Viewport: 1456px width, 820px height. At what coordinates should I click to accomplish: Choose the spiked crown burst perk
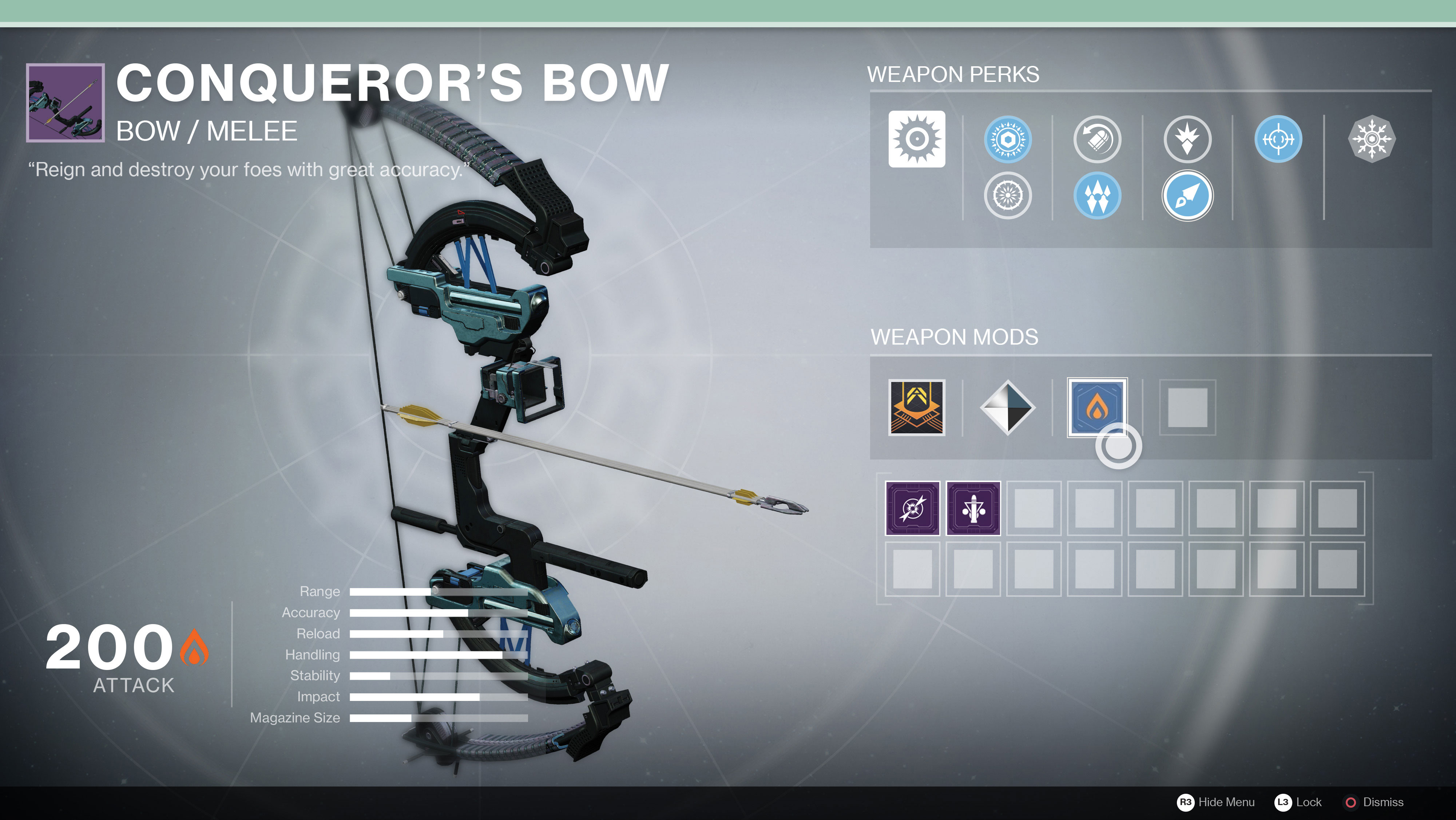(x=1187, y=139)
